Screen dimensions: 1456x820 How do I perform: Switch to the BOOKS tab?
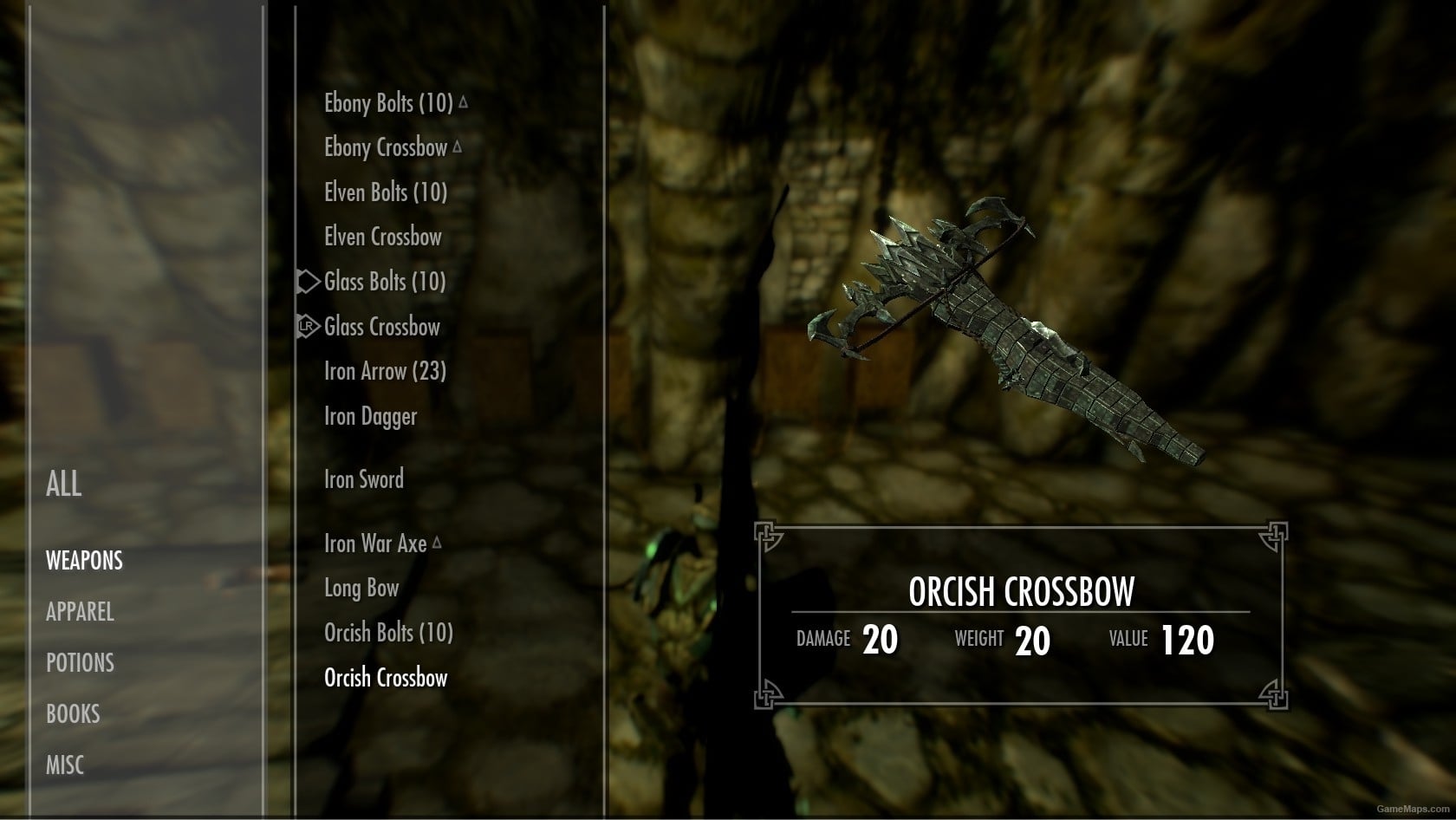click(x=73, y=713)
